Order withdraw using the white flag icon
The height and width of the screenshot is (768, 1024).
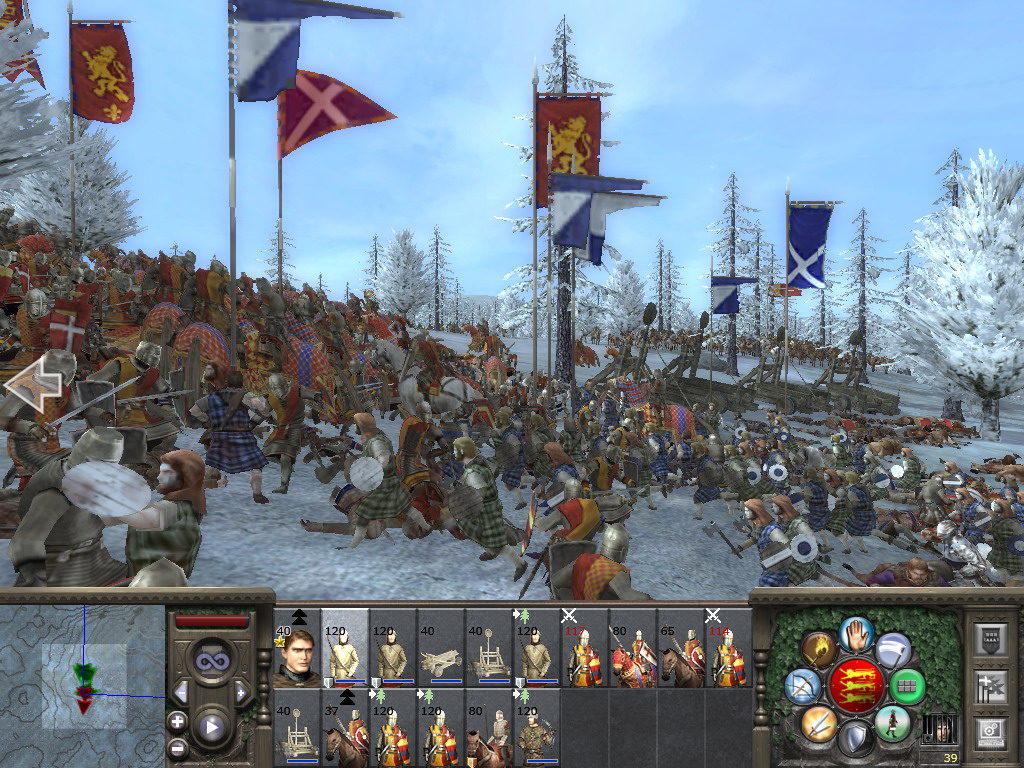click(x=893, y=650)
